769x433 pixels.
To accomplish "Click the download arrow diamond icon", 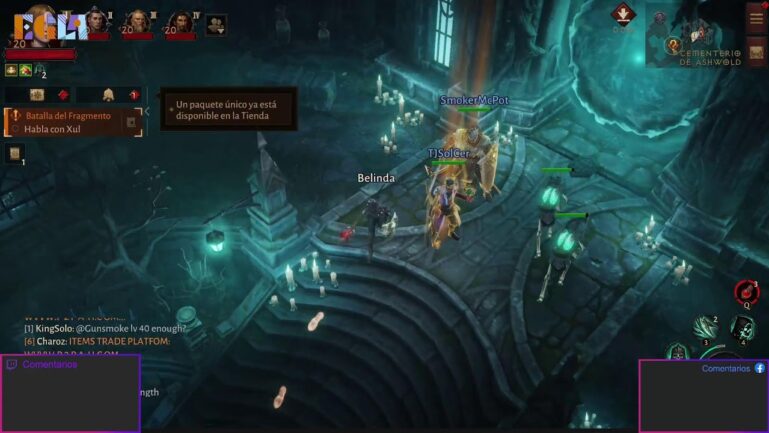I will pos(623,14).
